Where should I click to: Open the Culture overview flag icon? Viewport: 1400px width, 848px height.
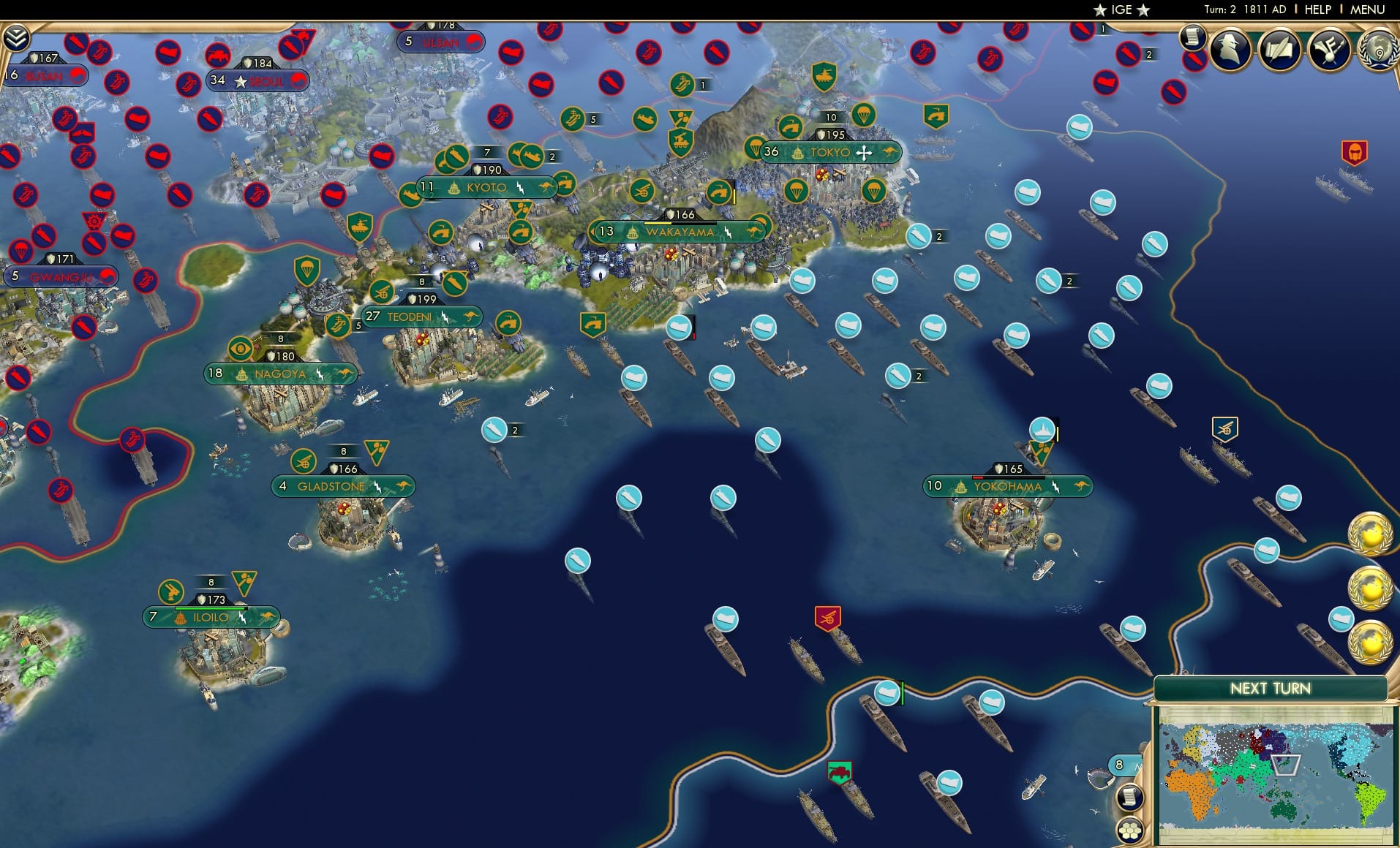tap(1330, 49)
